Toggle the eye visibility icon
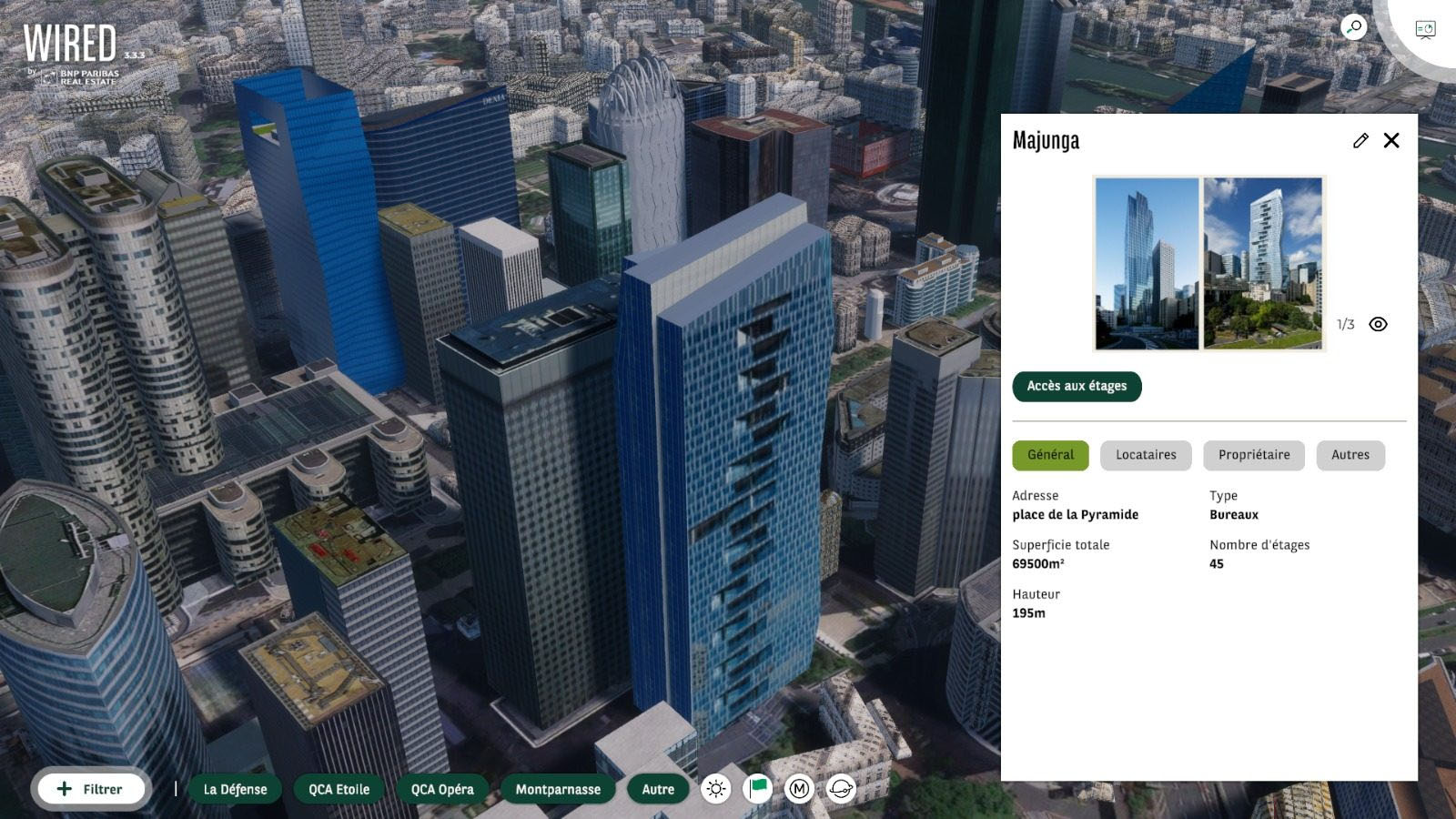1456x819 pixels. pyautogui.click(x=1378, y=324)
